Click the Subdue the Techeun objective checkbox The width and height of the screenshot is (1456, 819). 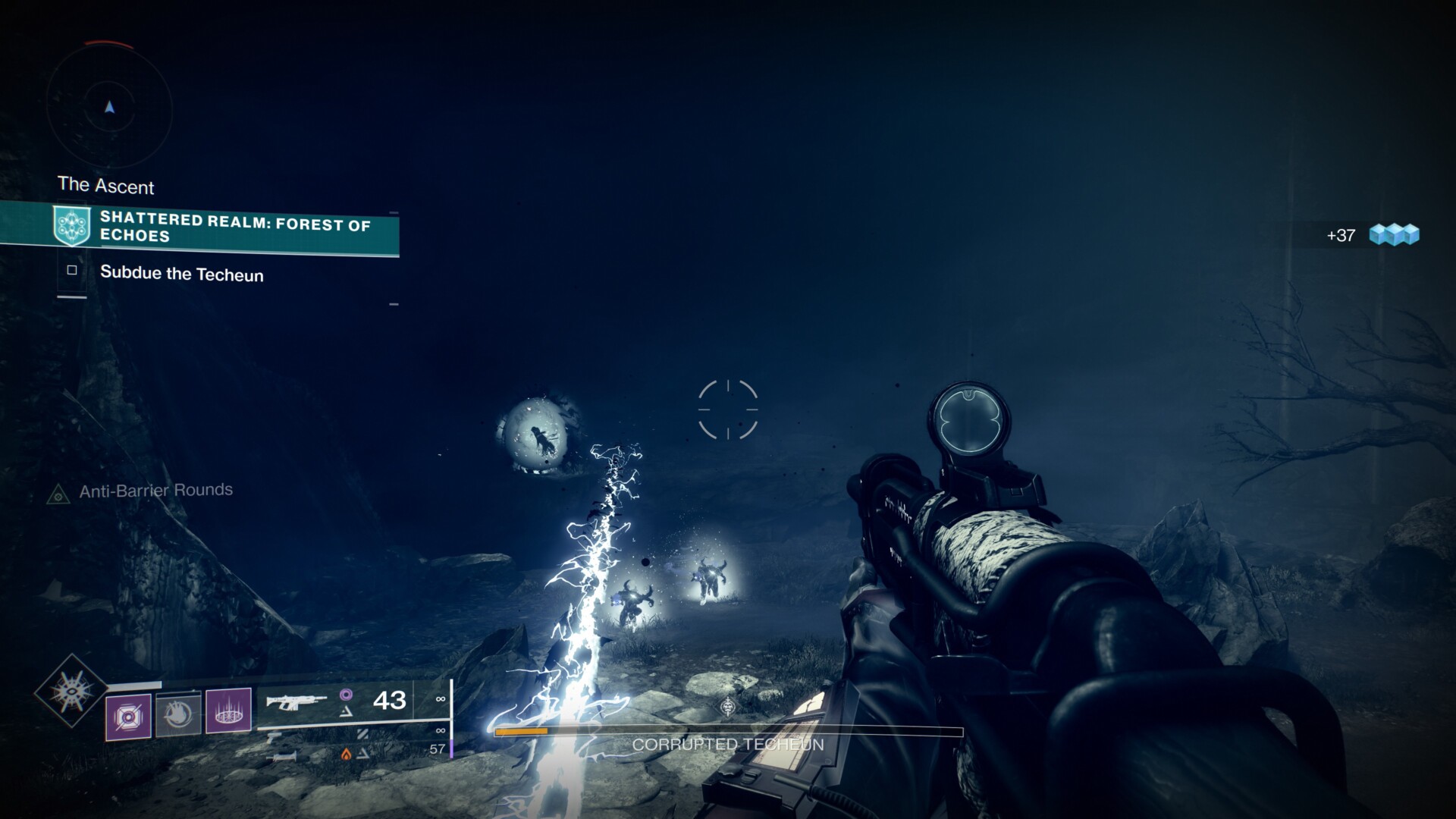pyautogui.click(x=72, y=270)
